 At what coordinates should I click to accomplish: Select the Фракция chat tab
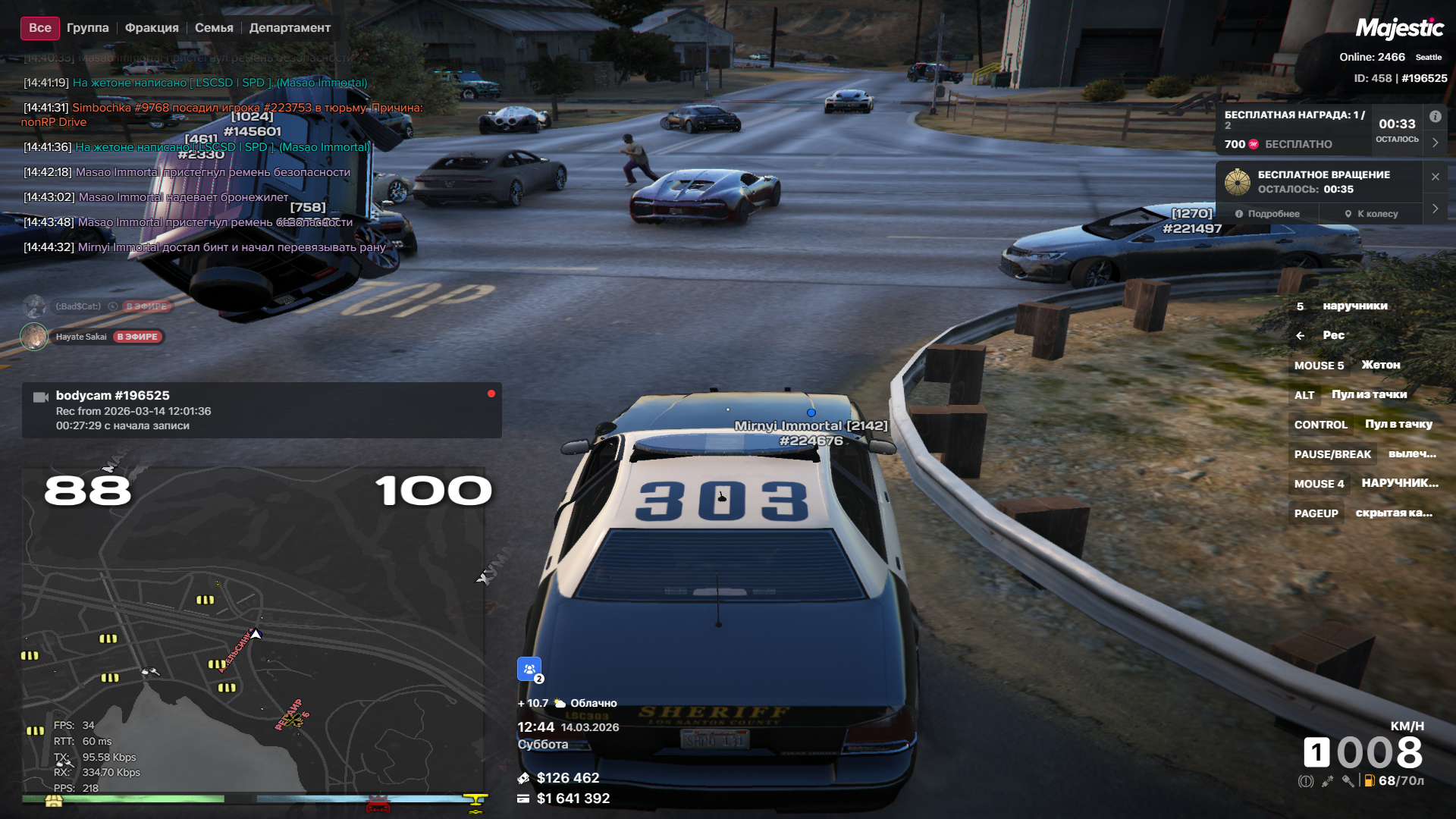pos(152,28)
